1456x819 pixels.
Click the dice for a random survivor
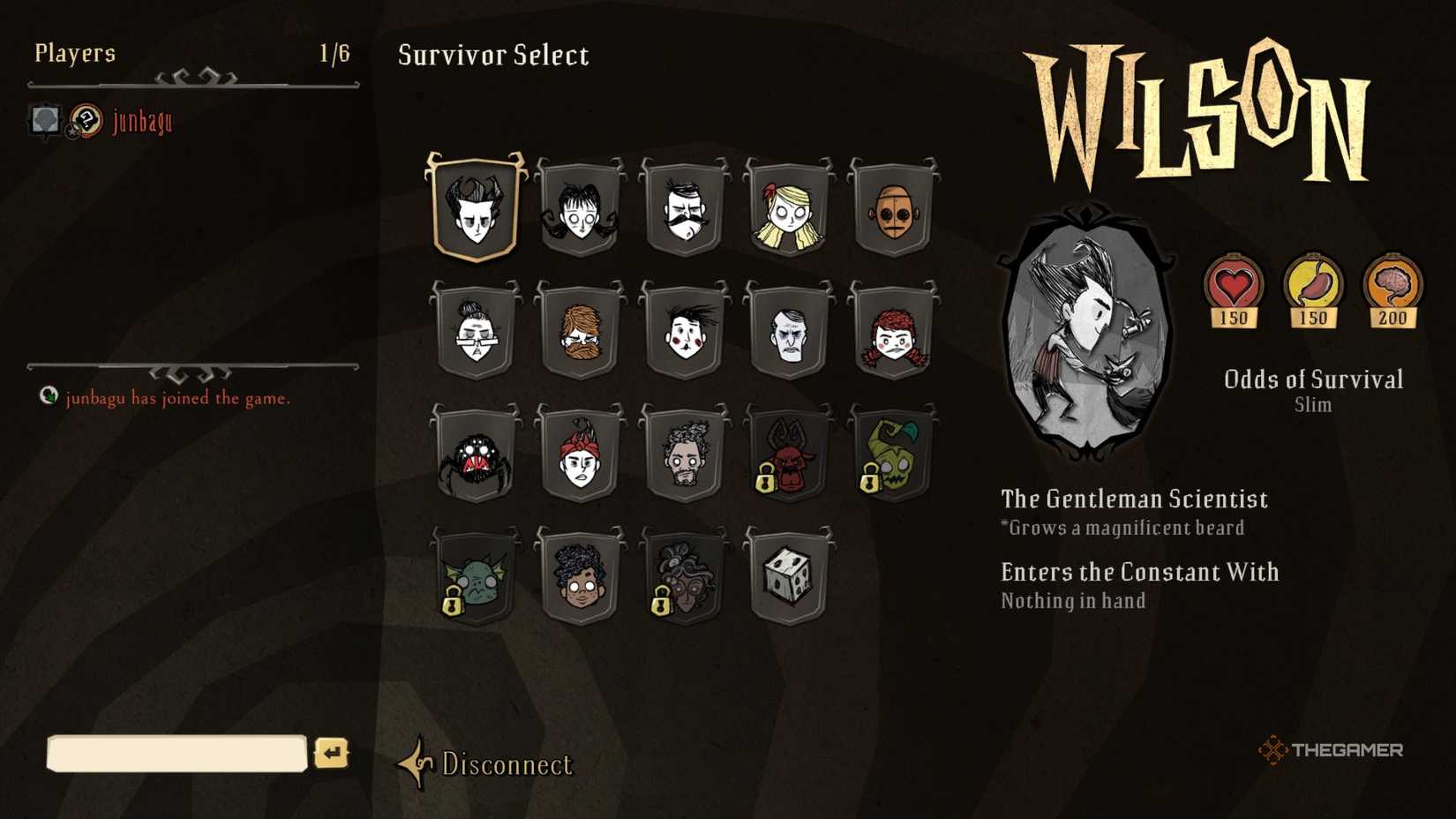790,578
